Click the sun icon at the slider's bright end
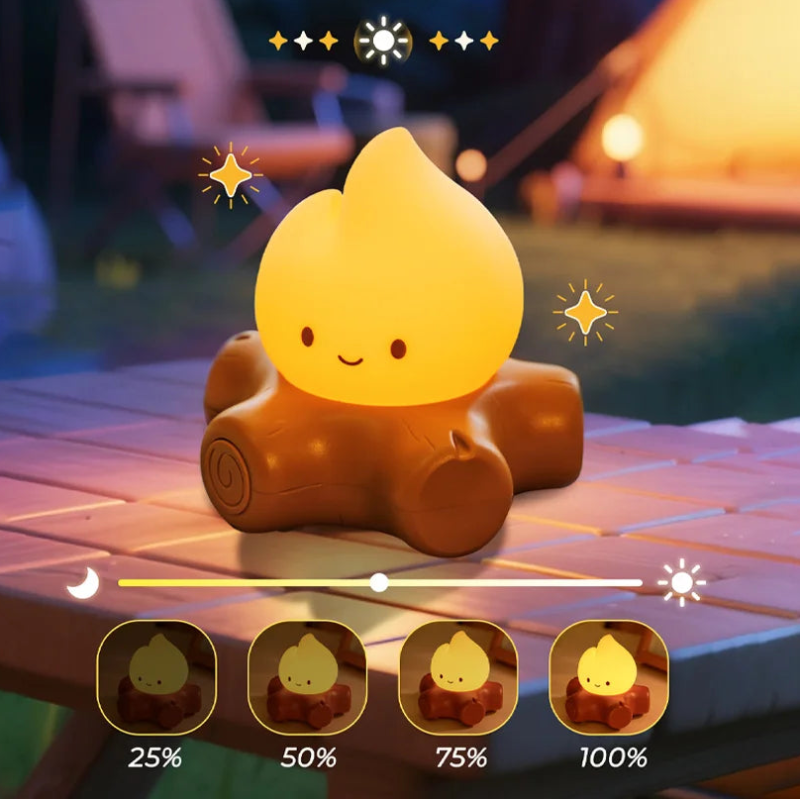The height and width of the screenshot is (800, 800). point(682,582)
